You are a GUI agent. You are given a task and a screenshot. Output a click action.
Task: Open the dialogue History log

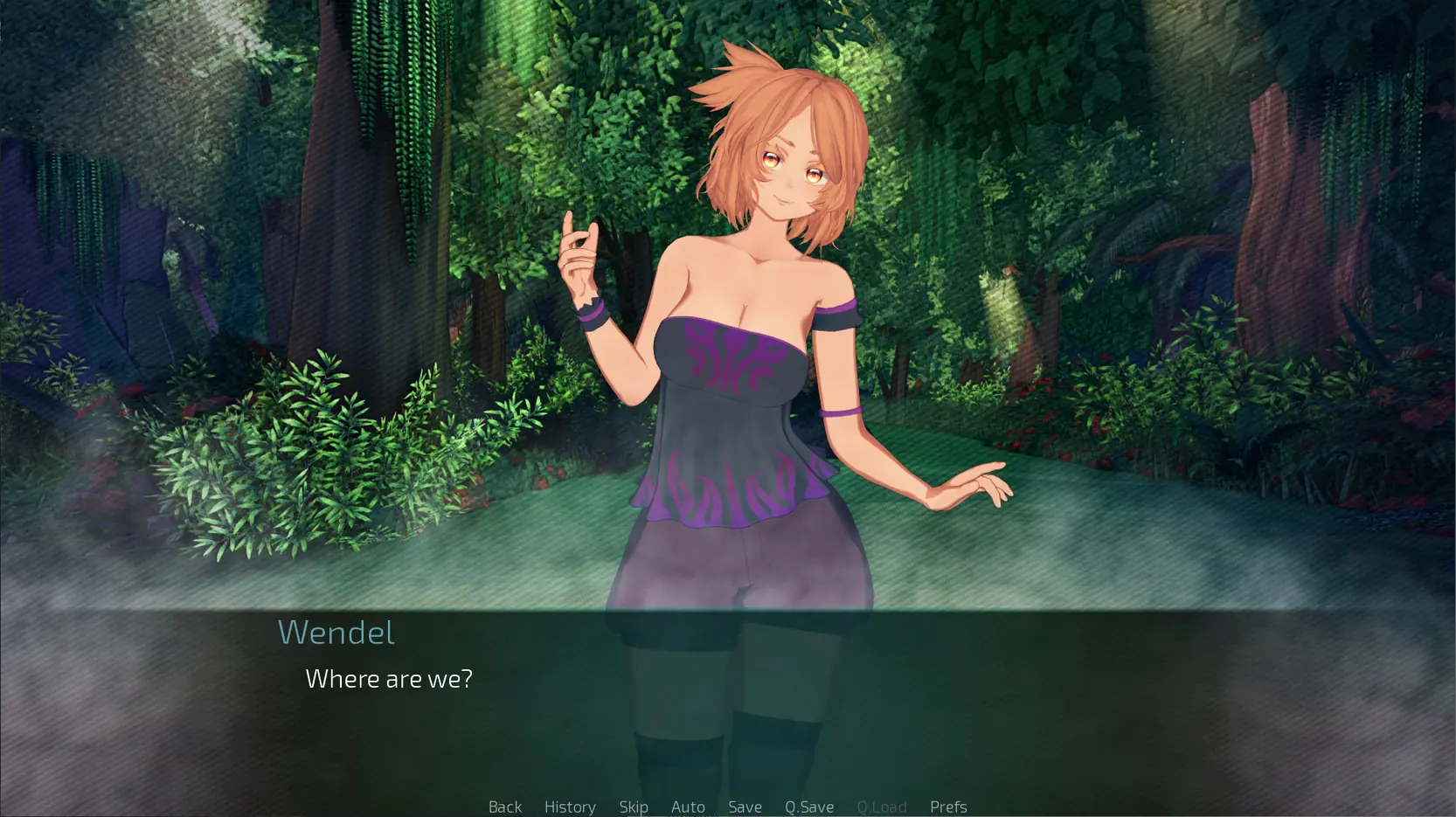[x=570, y=807]
